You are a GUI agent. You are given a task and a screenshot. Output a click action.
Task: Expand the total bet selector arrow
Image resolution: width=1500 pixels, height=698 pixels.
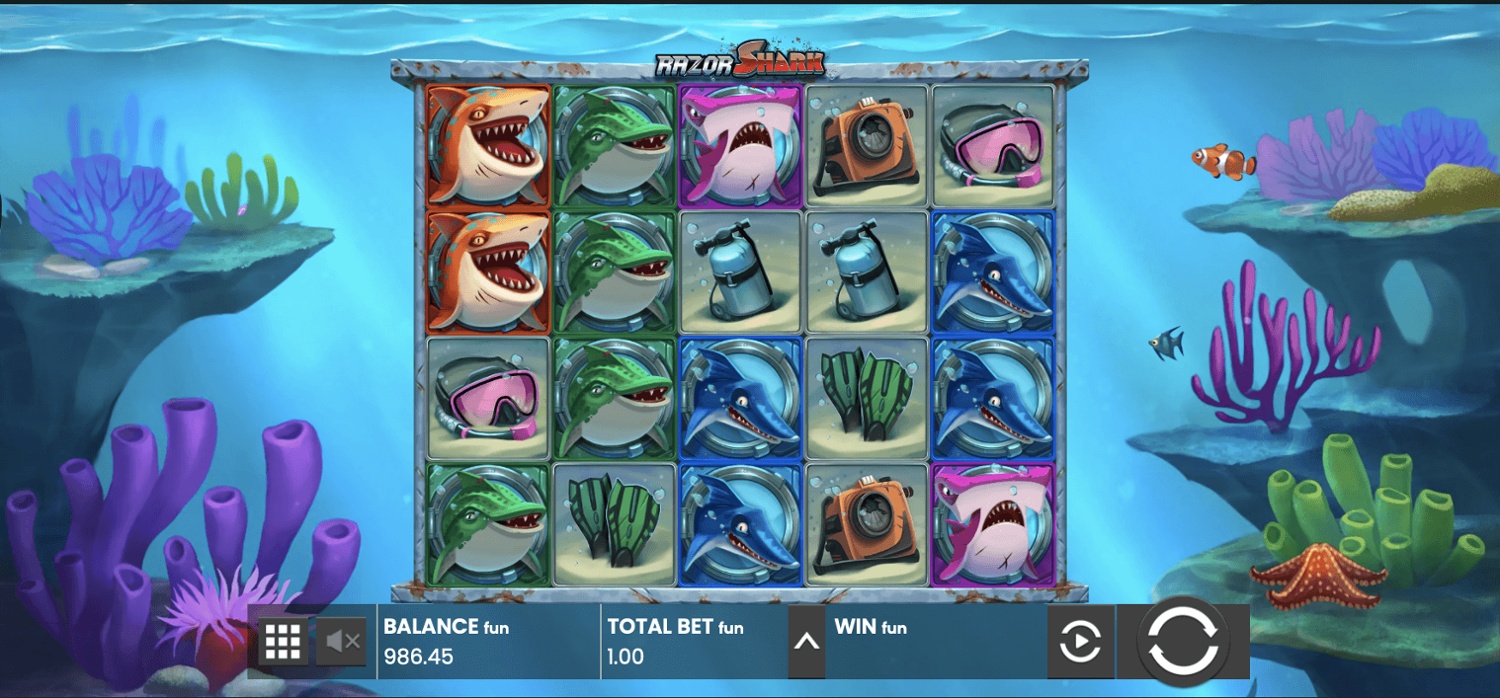[806, 641]
